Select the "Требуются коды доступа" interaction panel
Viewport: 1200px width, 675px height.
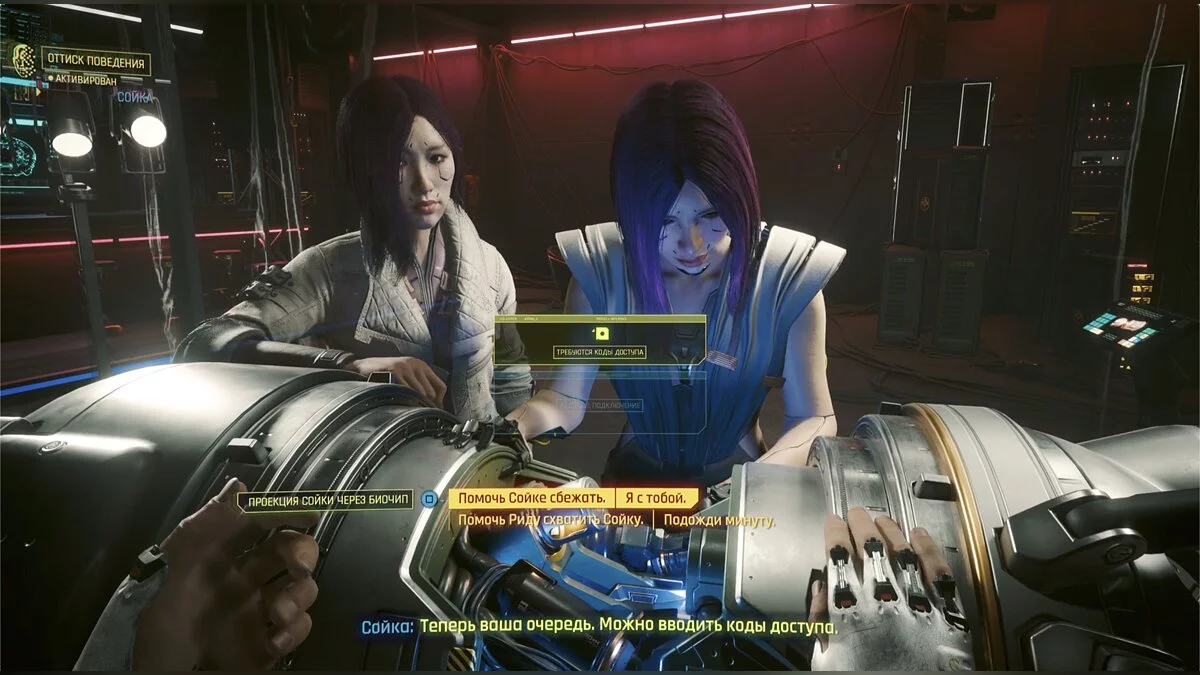click(x=600, y=341)
